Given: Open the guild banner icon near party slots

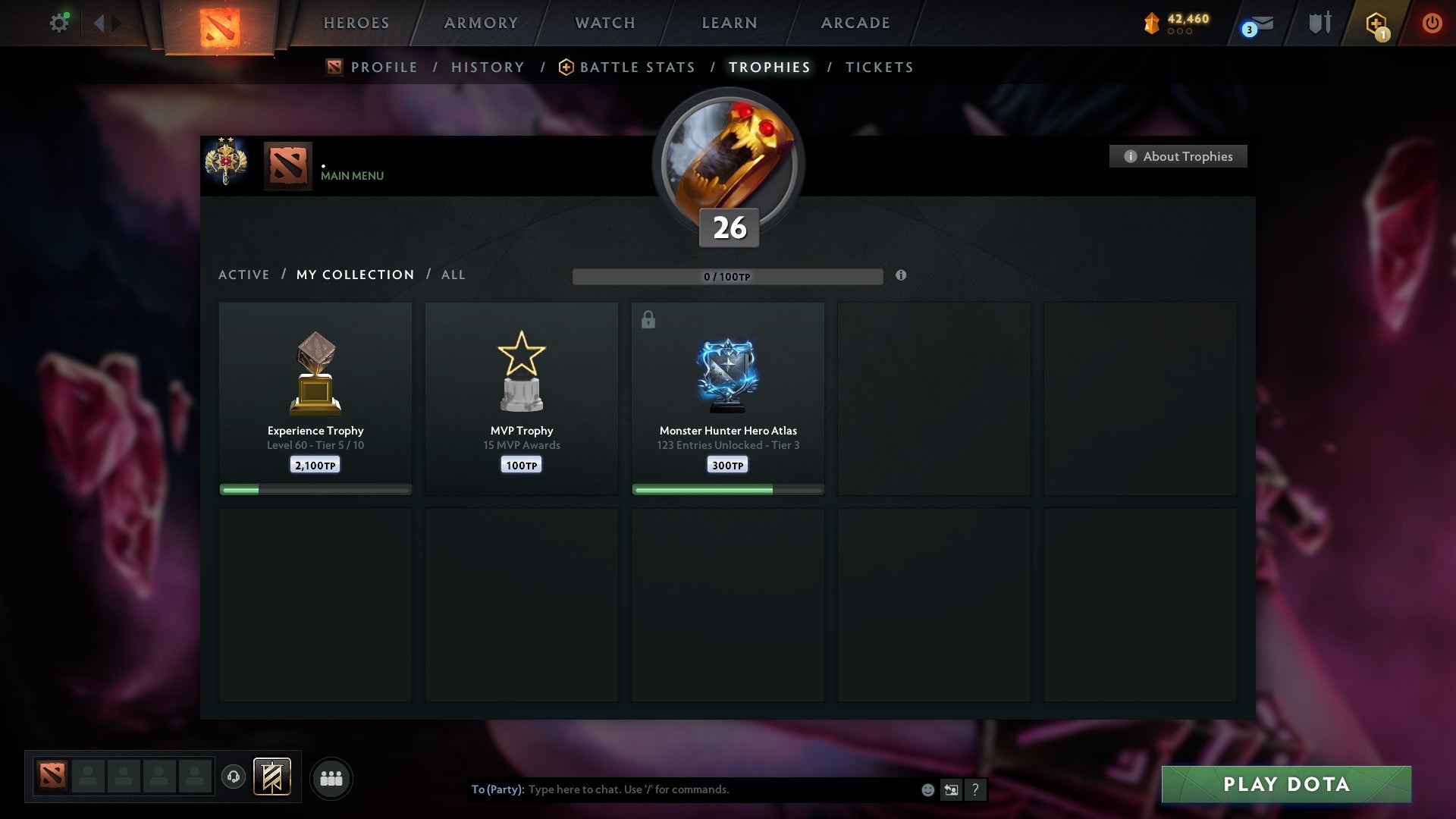Looking at the screenshot, I should pos(273,778).
